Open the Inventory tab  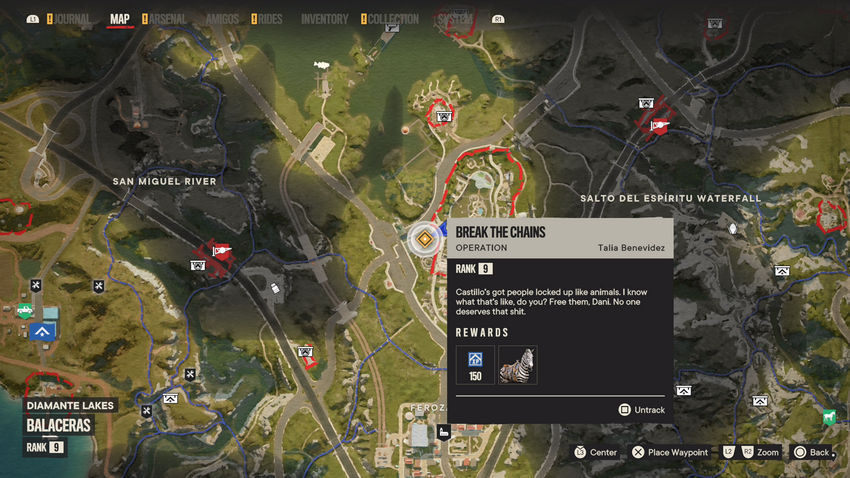[x=324, y=19]
